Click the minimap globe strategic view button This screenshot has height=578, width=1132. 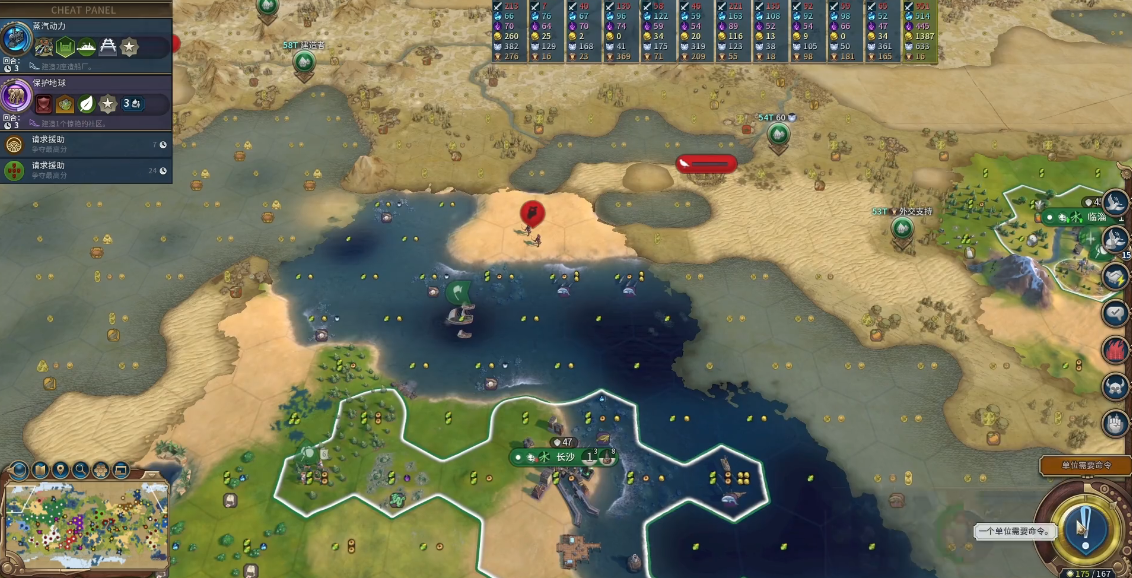[17, 469]
